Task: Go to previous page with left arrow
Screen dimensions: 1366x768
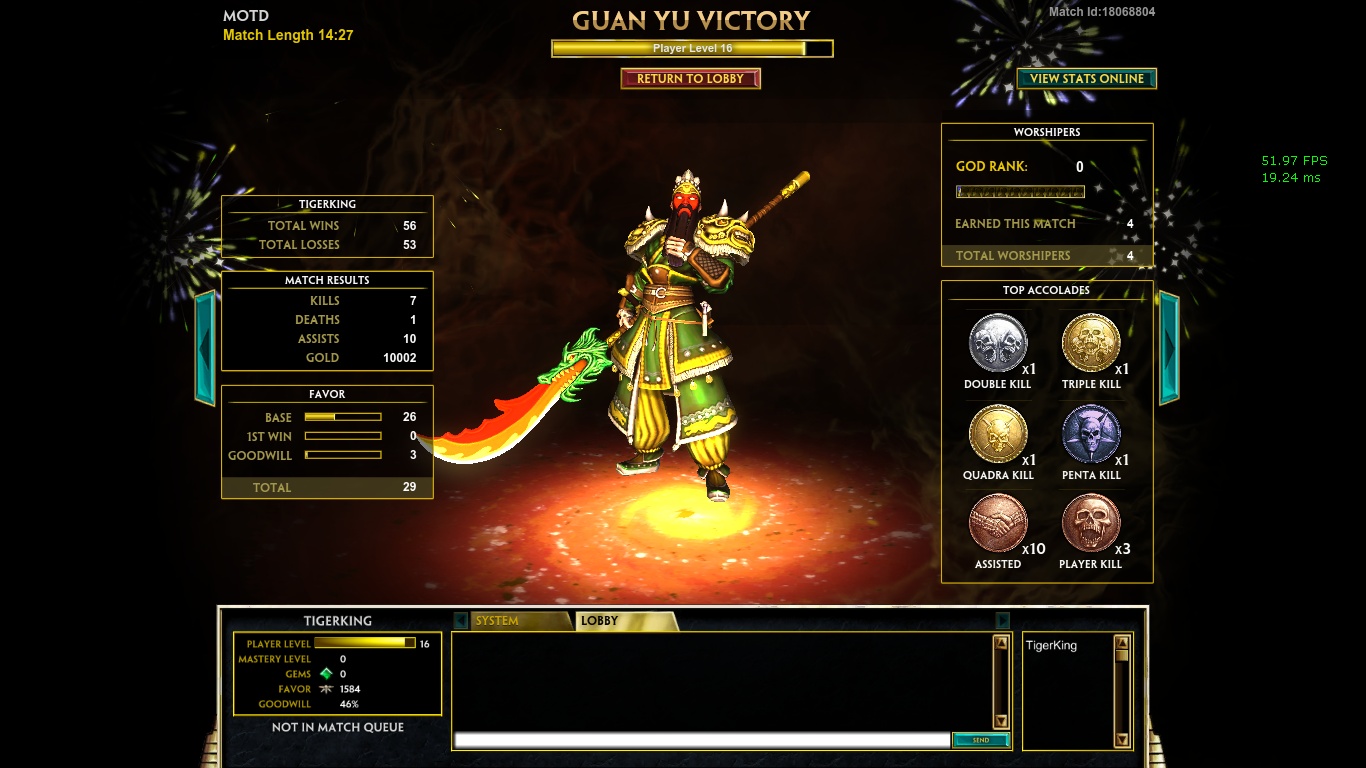Action: point(205,347)
